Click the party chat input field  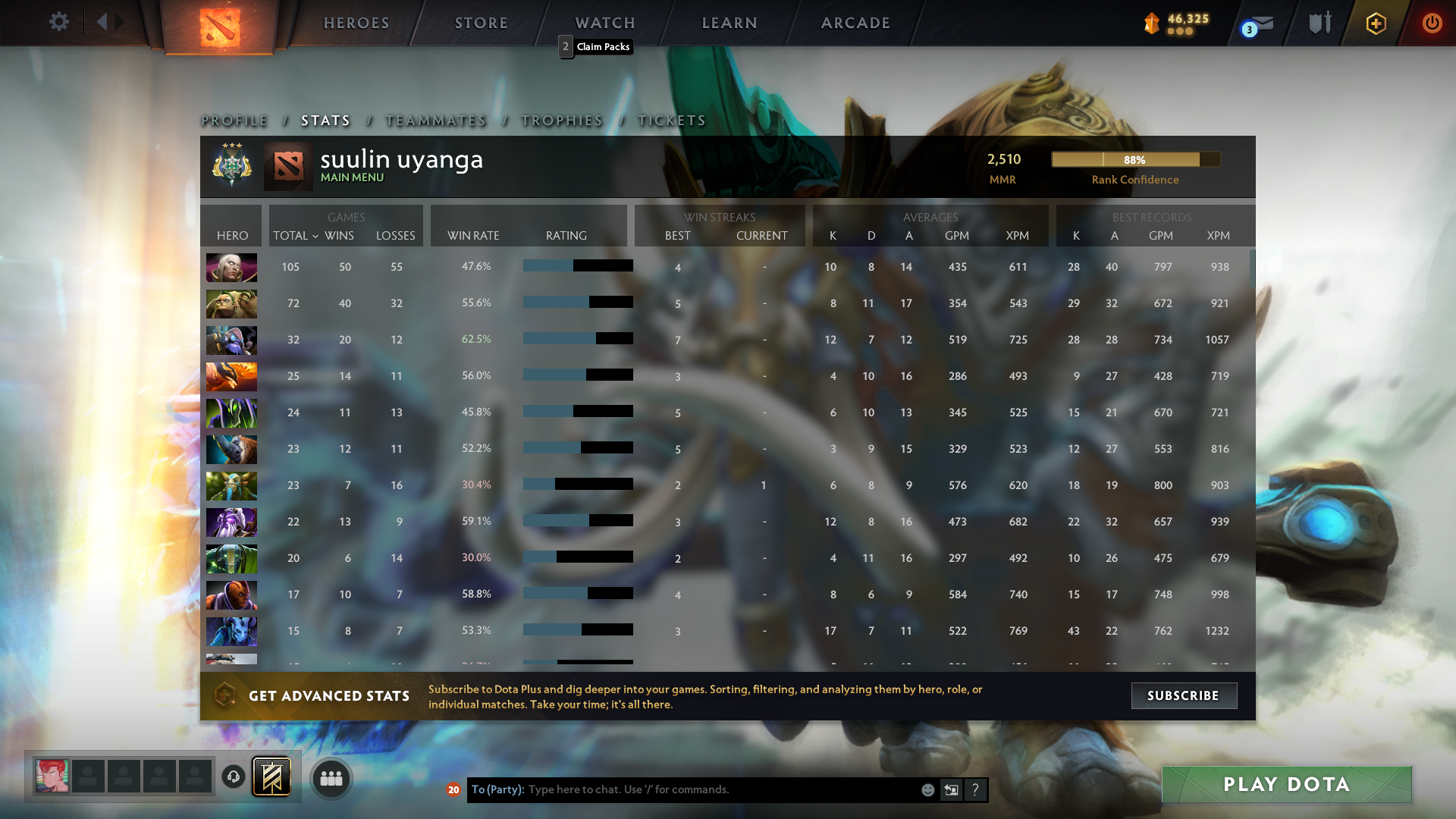pyautogui.click(x=682, y=789)
